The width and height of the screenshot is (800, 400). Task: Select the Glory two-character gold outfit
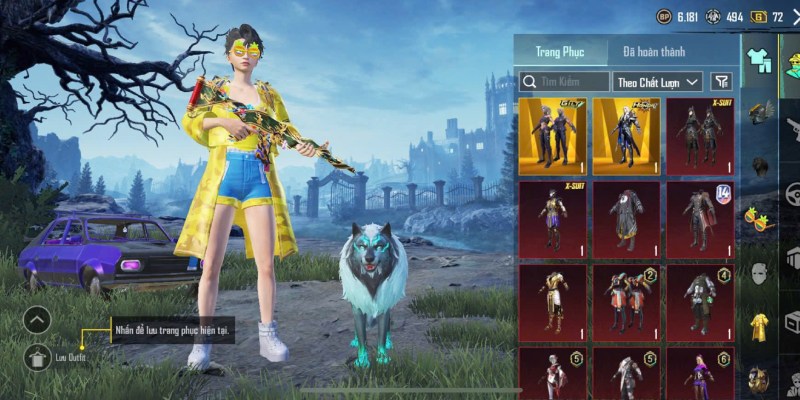[x=552, y=135]
